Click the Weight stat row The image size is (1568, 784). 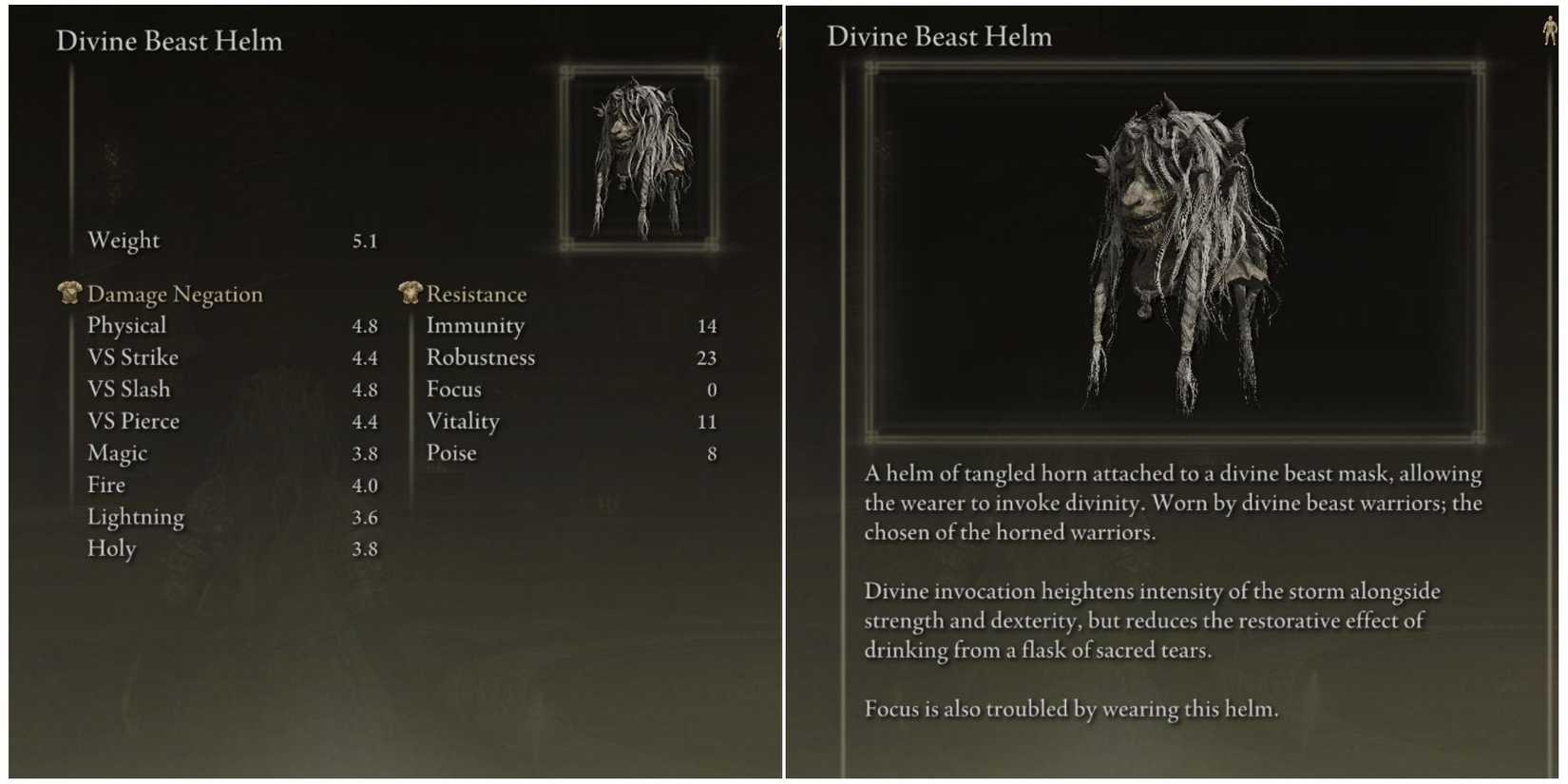click(124, 240)
